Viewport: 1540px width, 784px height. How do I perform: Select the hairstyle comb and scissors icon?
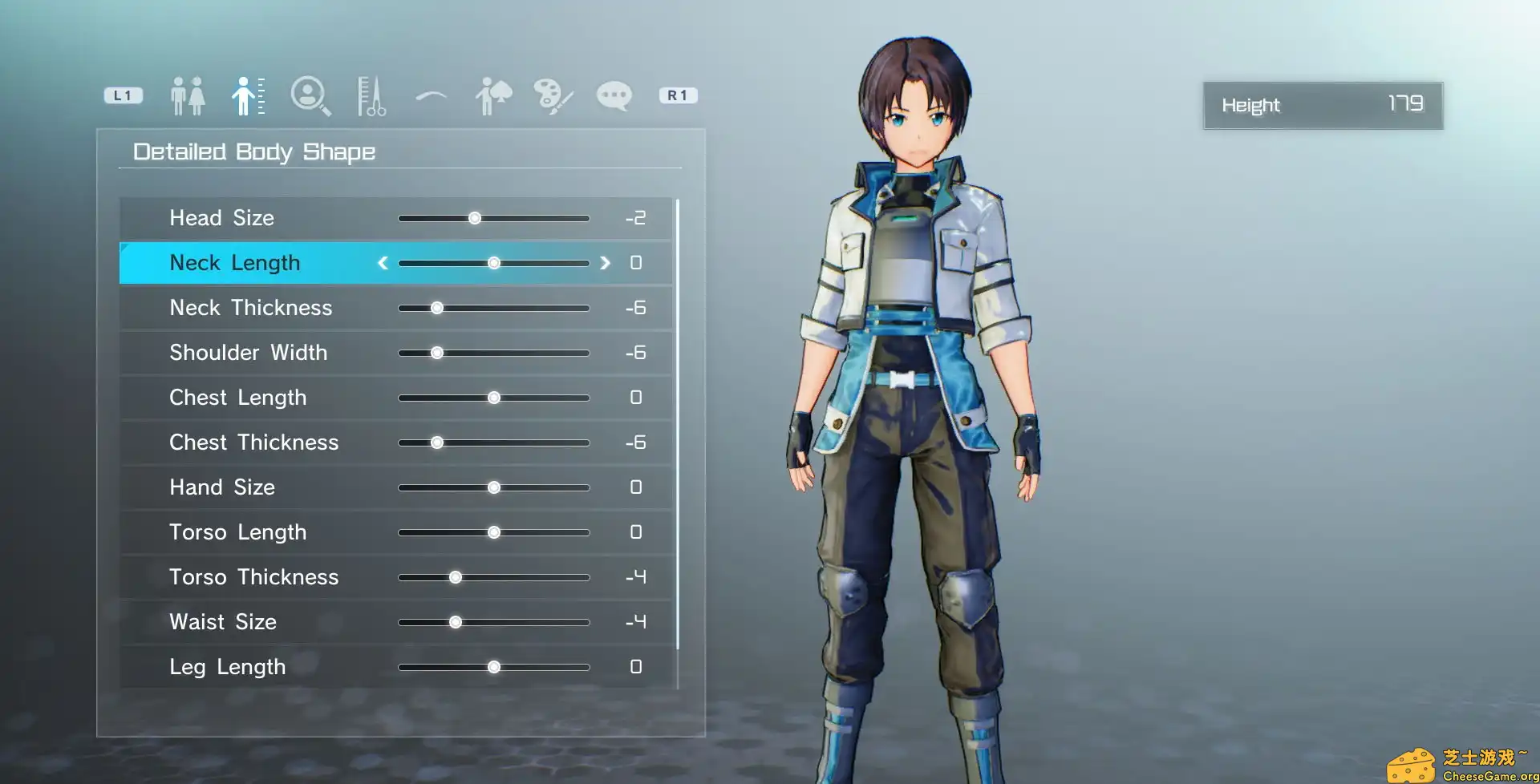370,94
